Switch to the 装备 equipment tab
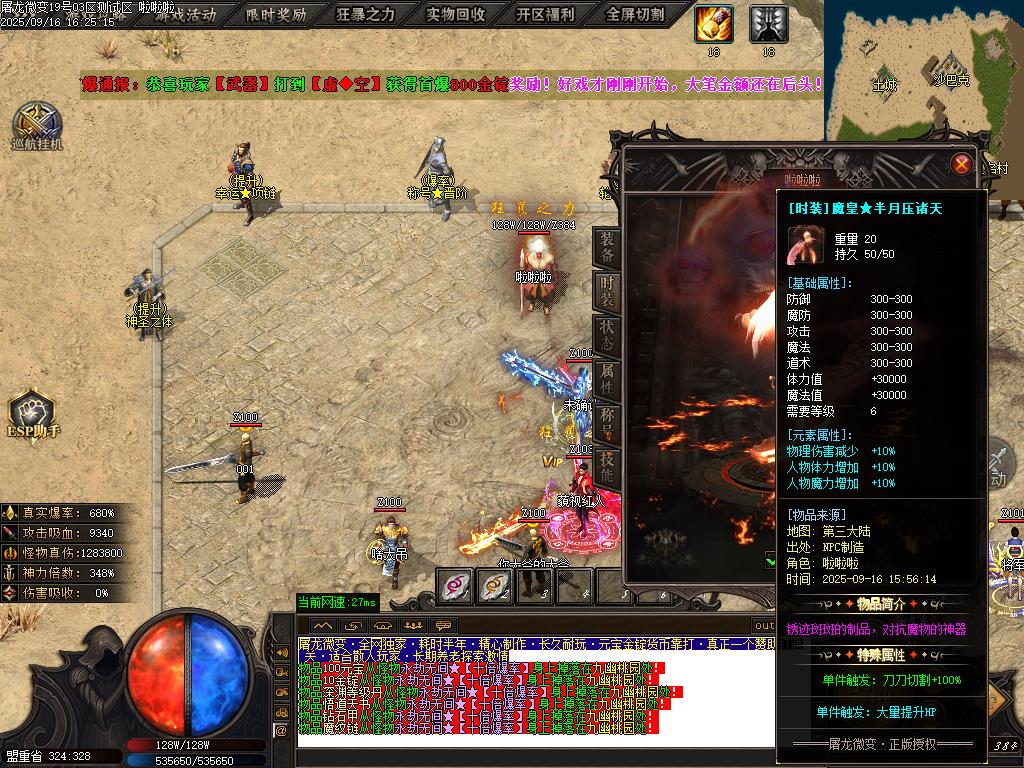This screenshot has width=1024, height=768. tap(607, 245)
